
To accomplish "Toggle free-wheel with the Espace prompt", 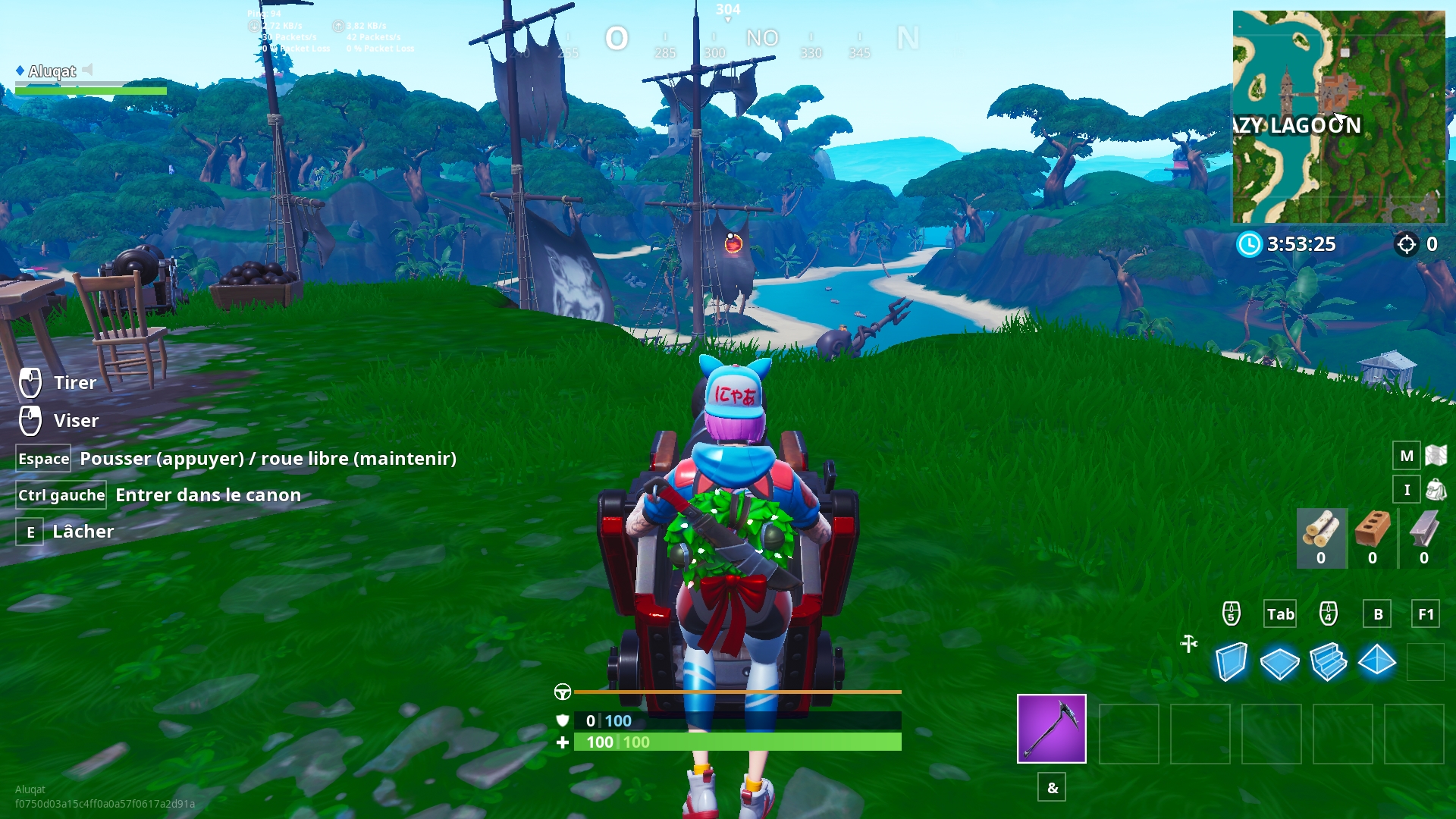I will coord(43,458).
